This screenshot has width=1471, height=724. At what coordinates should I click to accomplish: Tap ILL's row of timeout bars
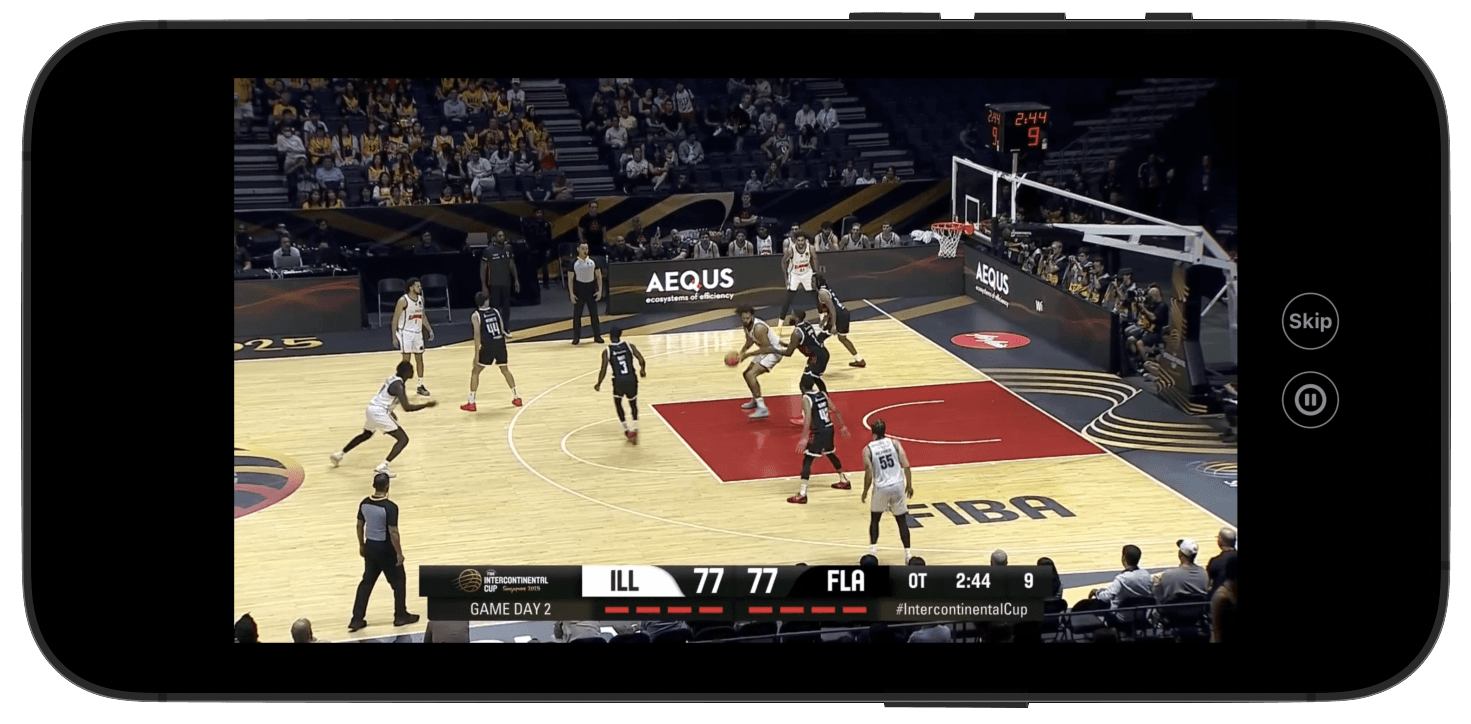coord(664,610)
